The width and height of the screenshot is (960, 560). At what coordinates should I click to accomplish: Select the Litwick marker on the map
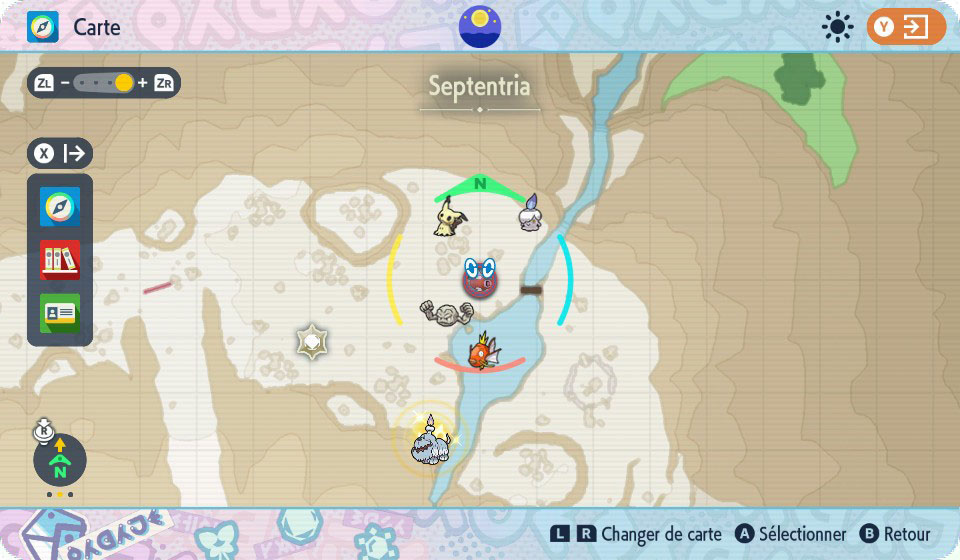pos(531,213)
